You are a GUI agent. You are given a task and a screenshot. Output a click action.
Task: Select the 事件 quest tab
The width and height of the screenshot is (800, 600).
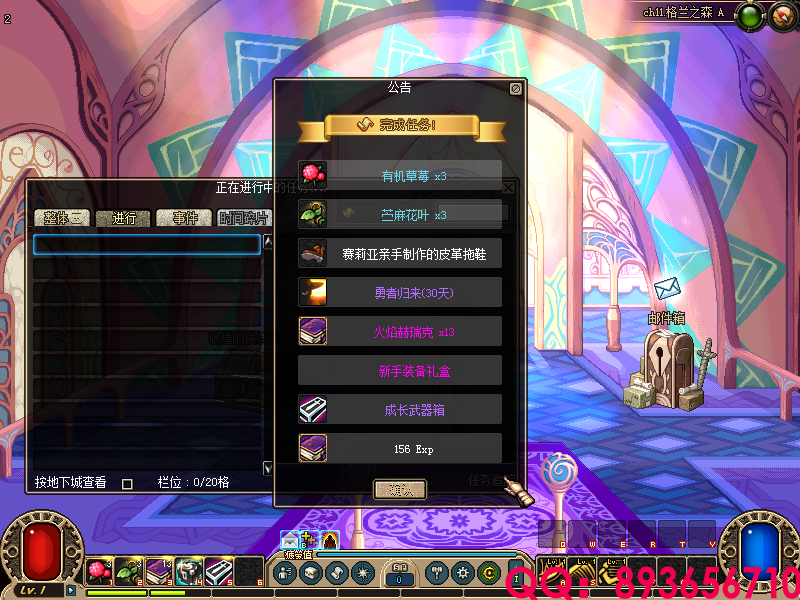tap(185, 218)
